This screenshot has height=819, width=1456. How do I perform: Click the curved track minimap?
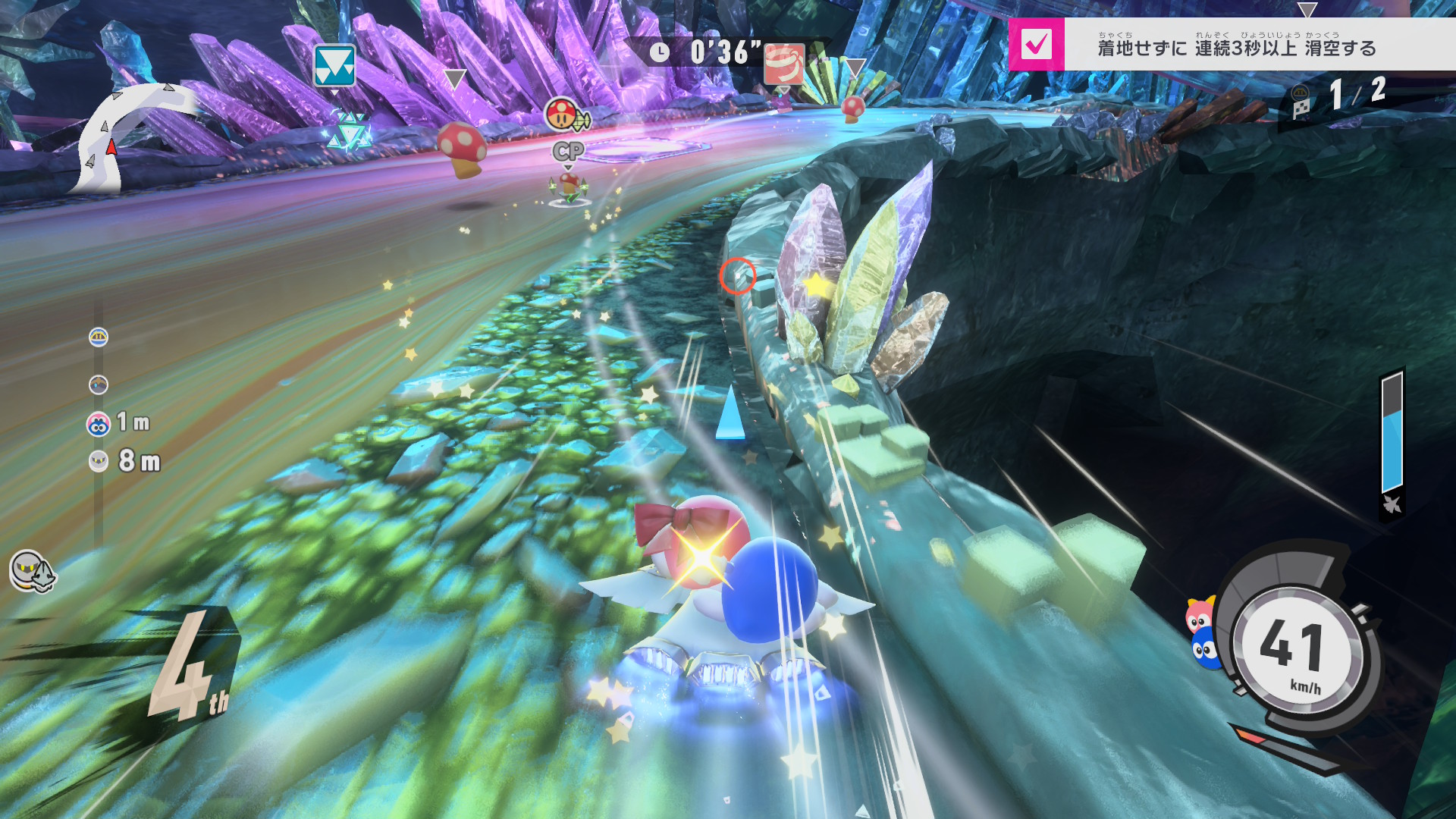[x=127, y=136]
